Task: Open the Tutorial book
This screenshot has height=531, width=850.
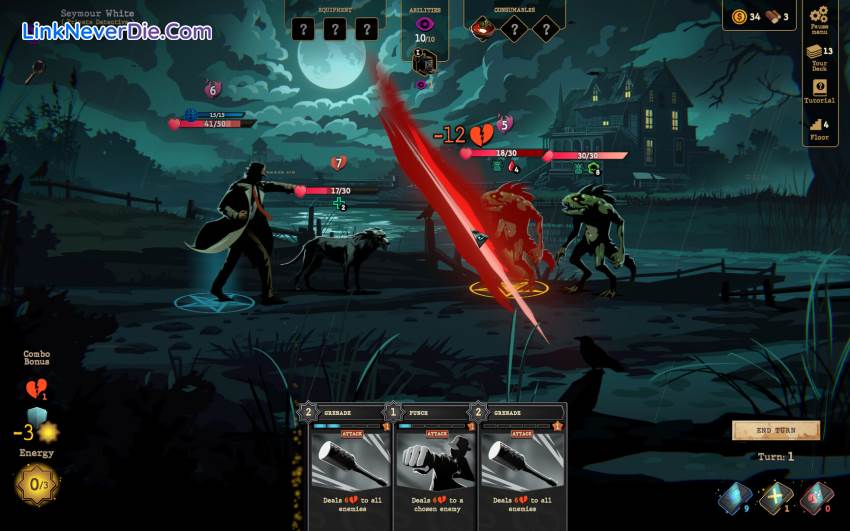Action: tap(819, 91)
